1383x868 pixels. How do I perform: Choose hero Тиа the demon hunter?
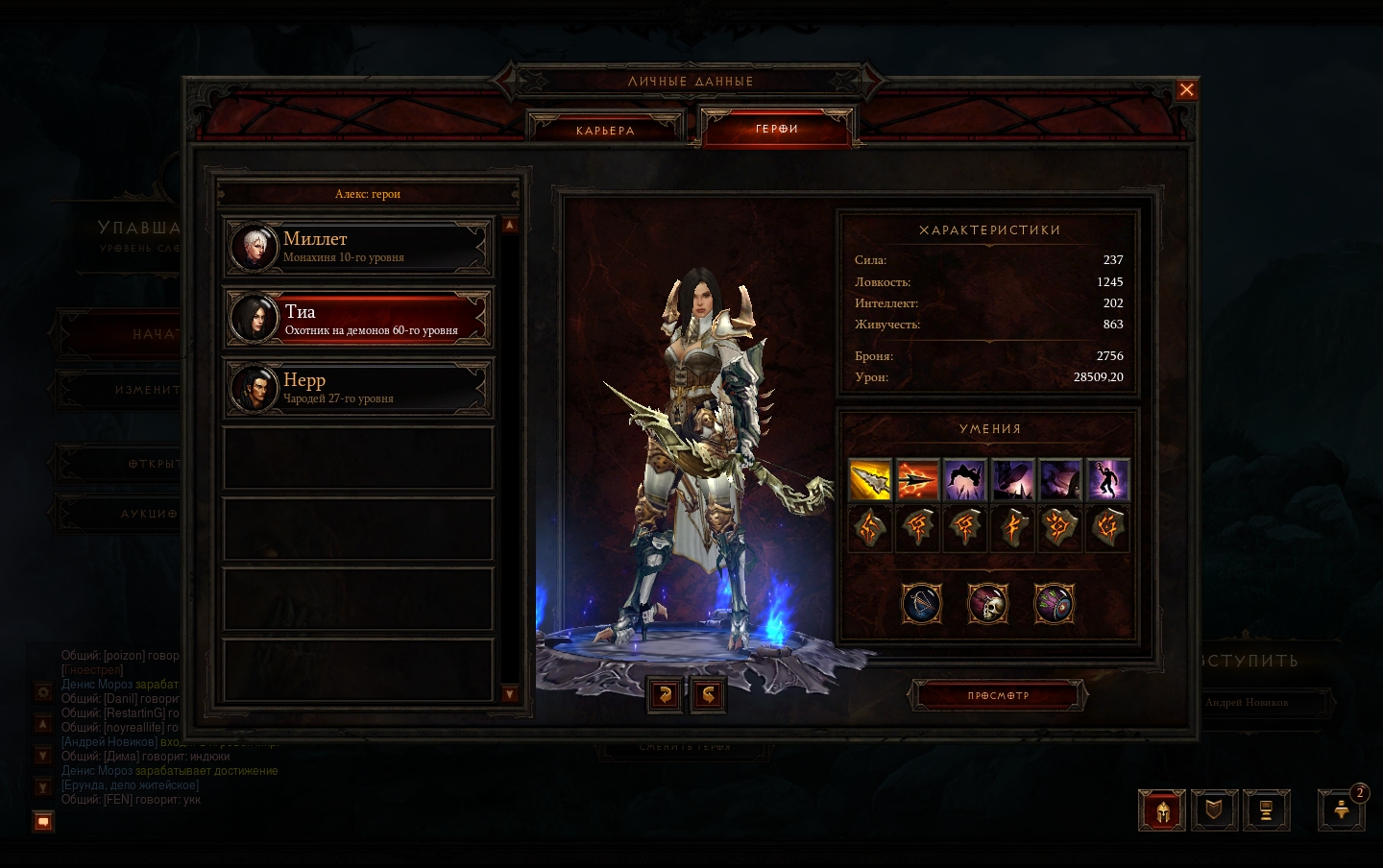tap(358, 319)
